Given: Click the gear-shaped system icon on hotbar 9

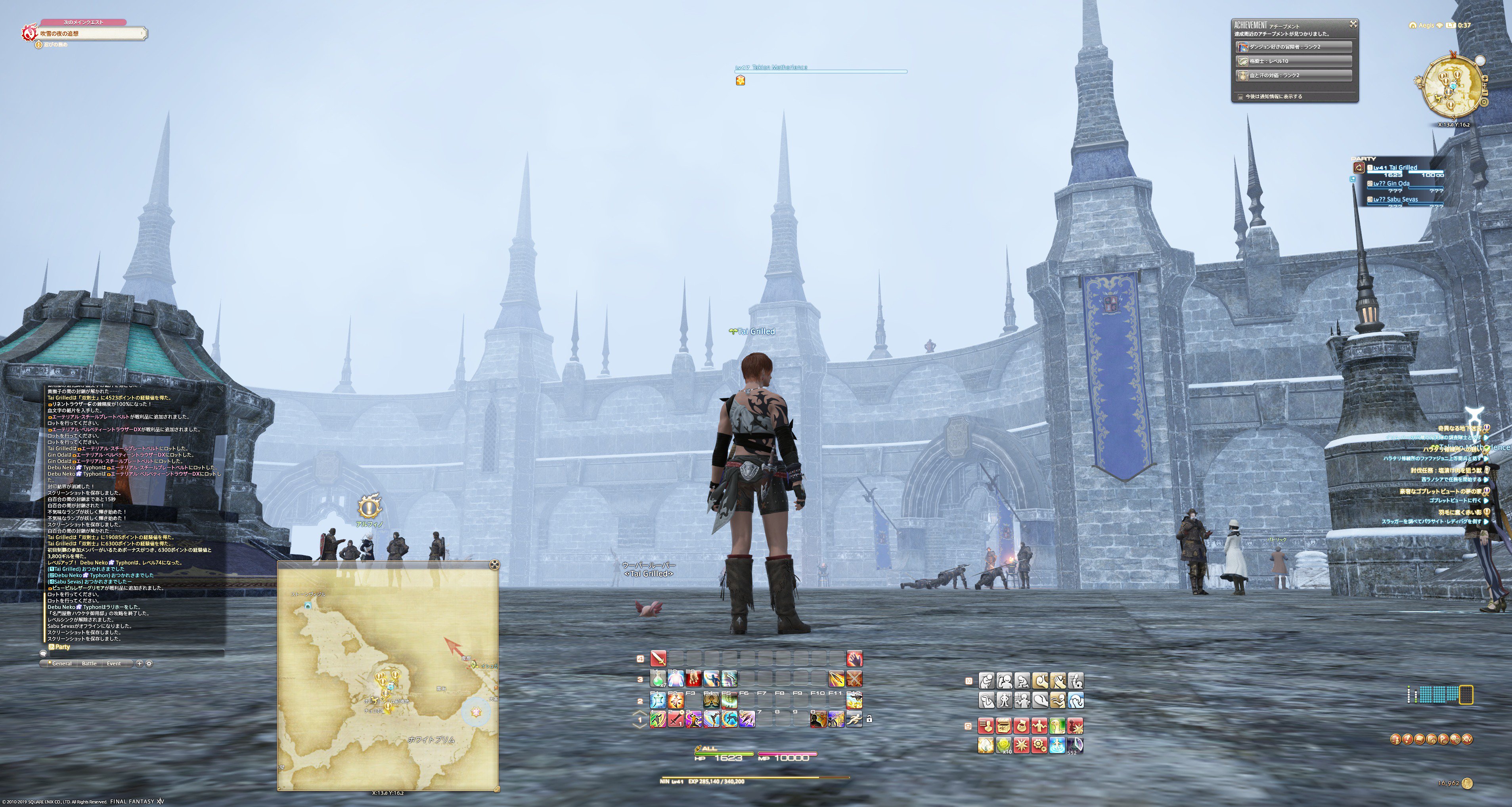Looking at the screenshot, I should pos(1039,745).
